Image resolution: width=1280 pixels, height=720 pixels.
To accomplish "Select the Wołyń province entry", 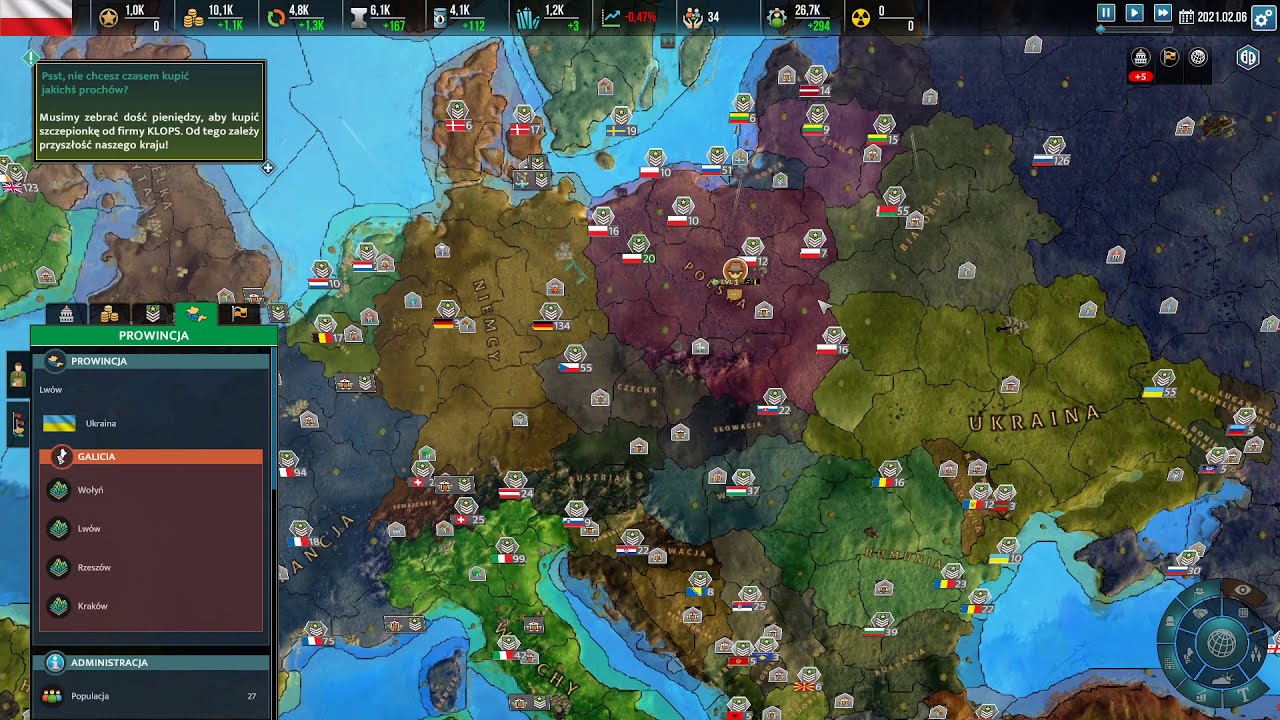I will point(90,490).
